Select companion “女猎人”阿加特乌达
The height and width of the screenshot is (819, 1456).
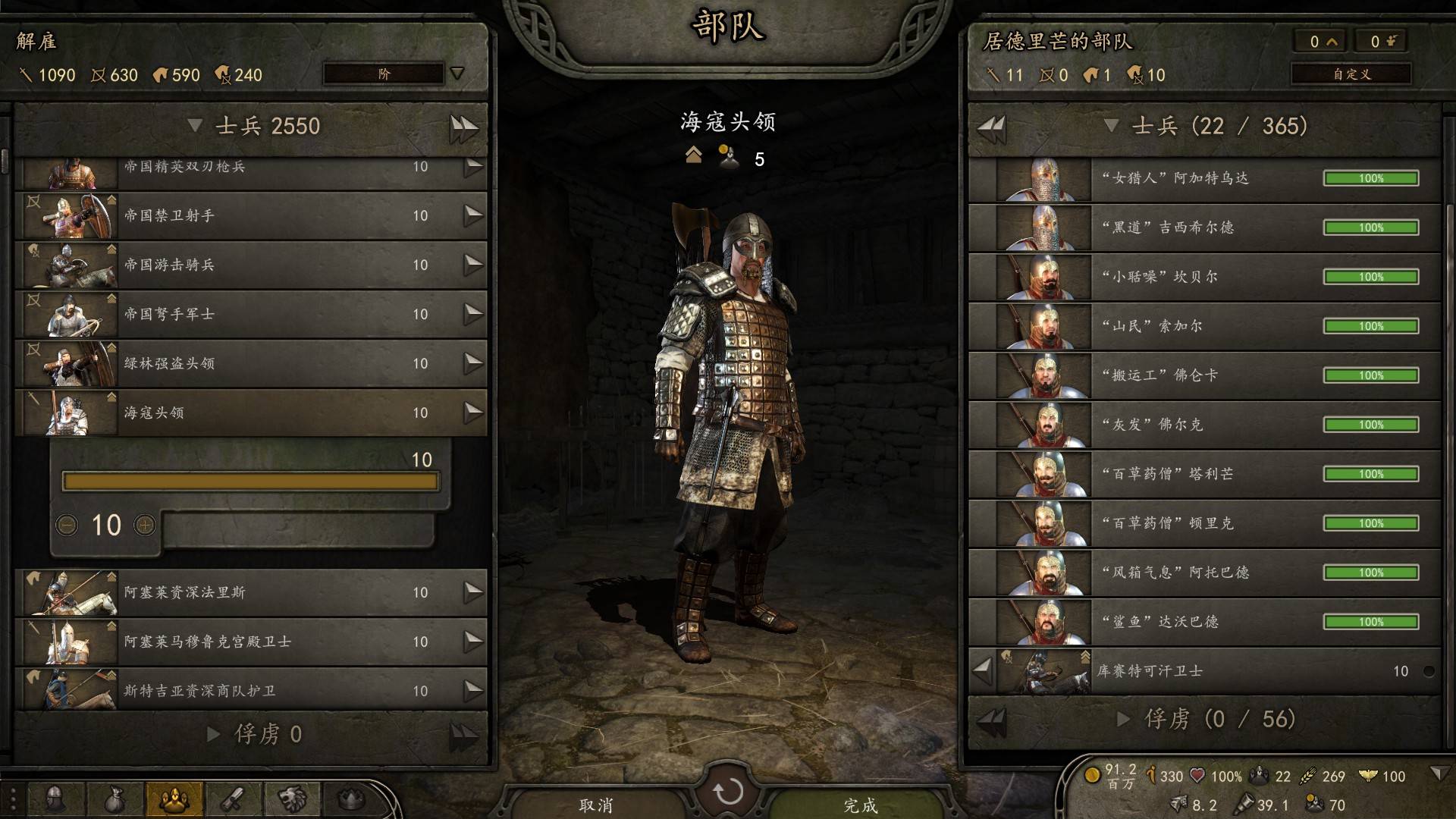[x=1204, y=178]
